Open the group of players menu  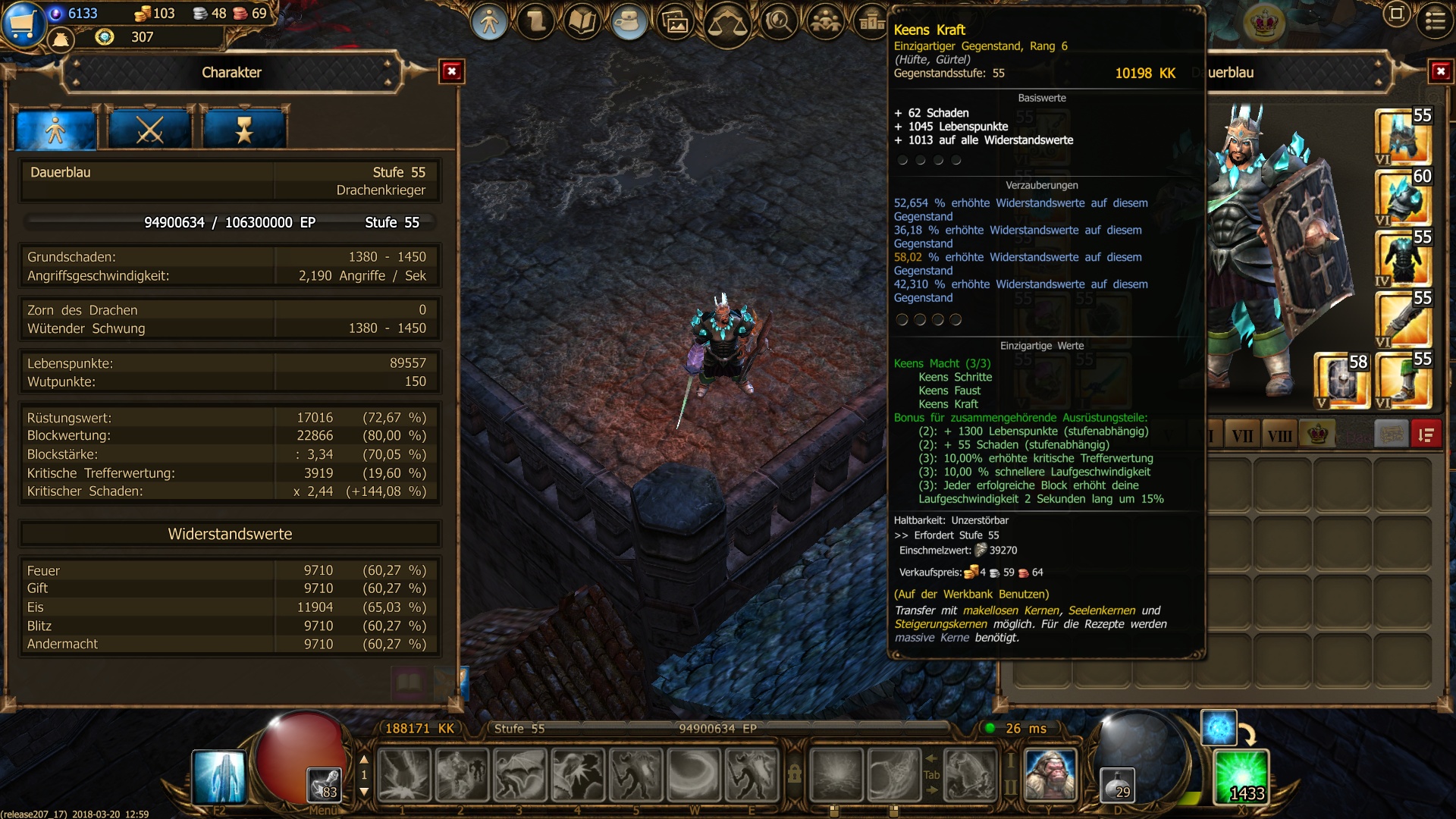coord(825,23)
